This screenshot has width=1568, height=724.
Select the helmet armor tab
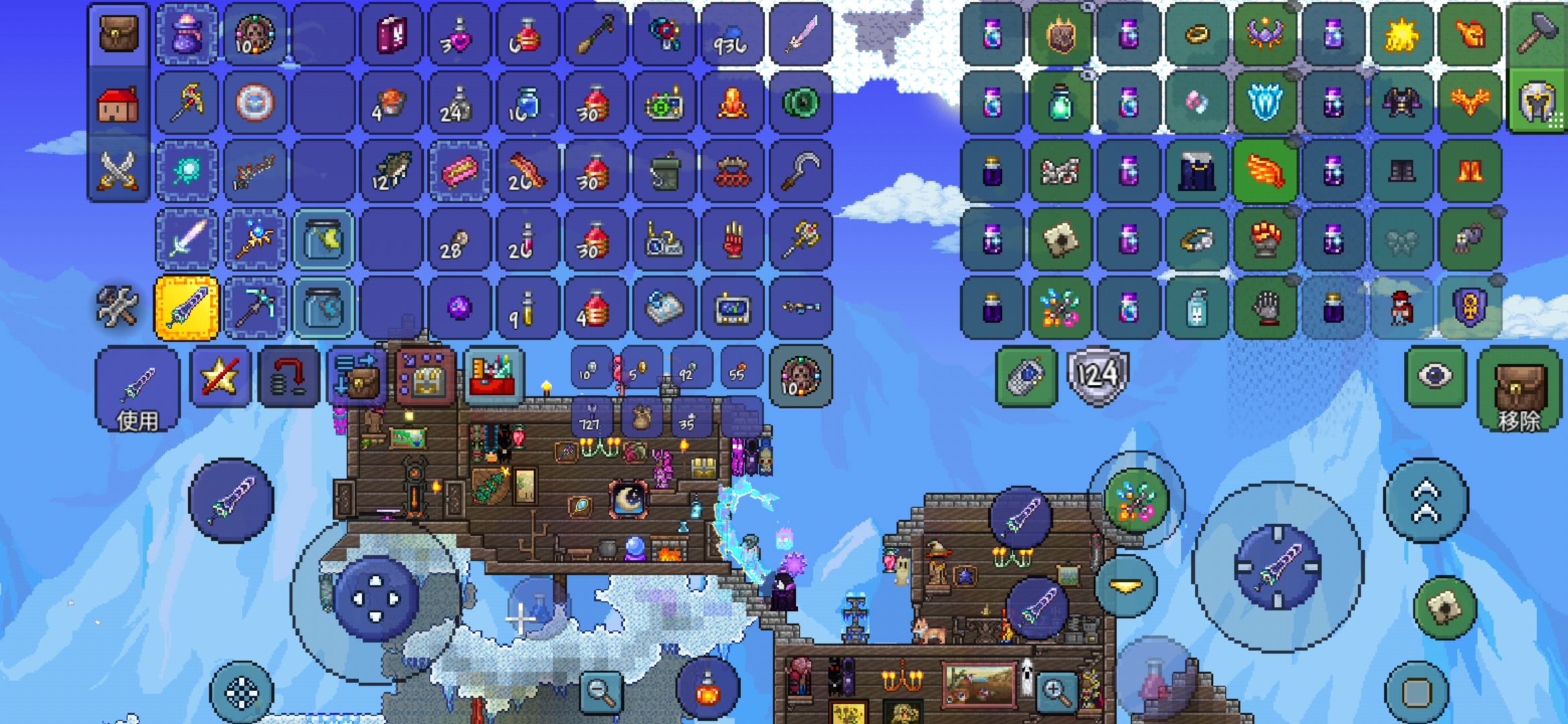tap(1537, 102)
